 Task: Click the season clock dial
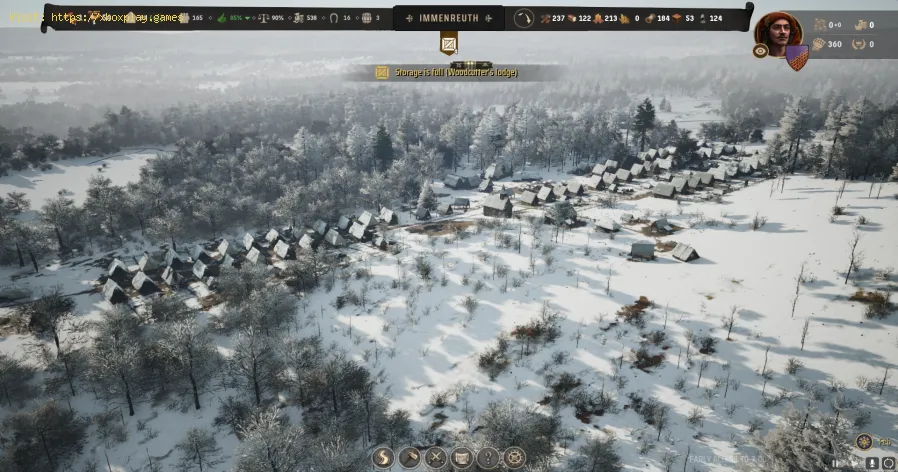pos(524,18)
